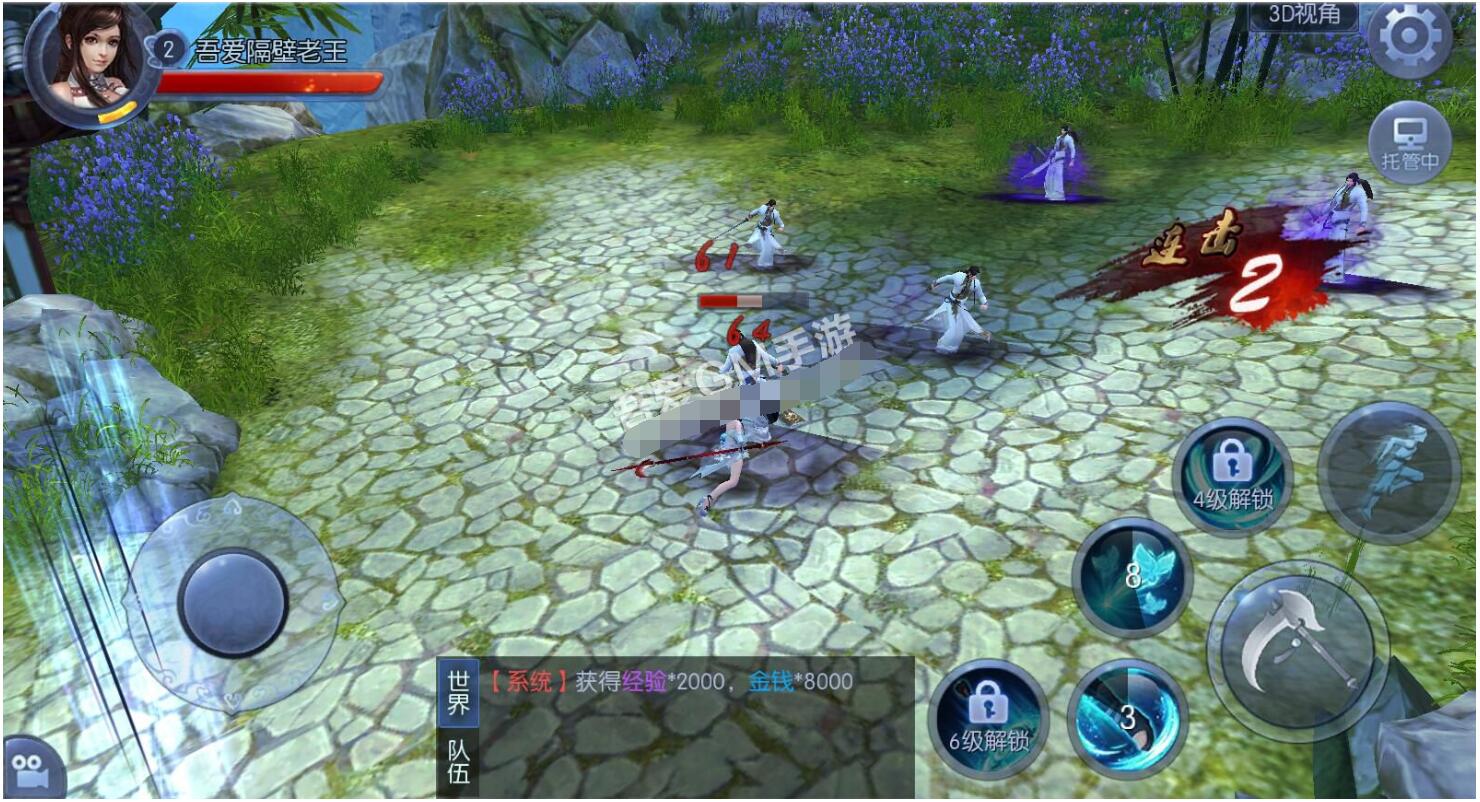Switch to the 队伍 chat tab
1480x802 pixels.
[458, 764]
